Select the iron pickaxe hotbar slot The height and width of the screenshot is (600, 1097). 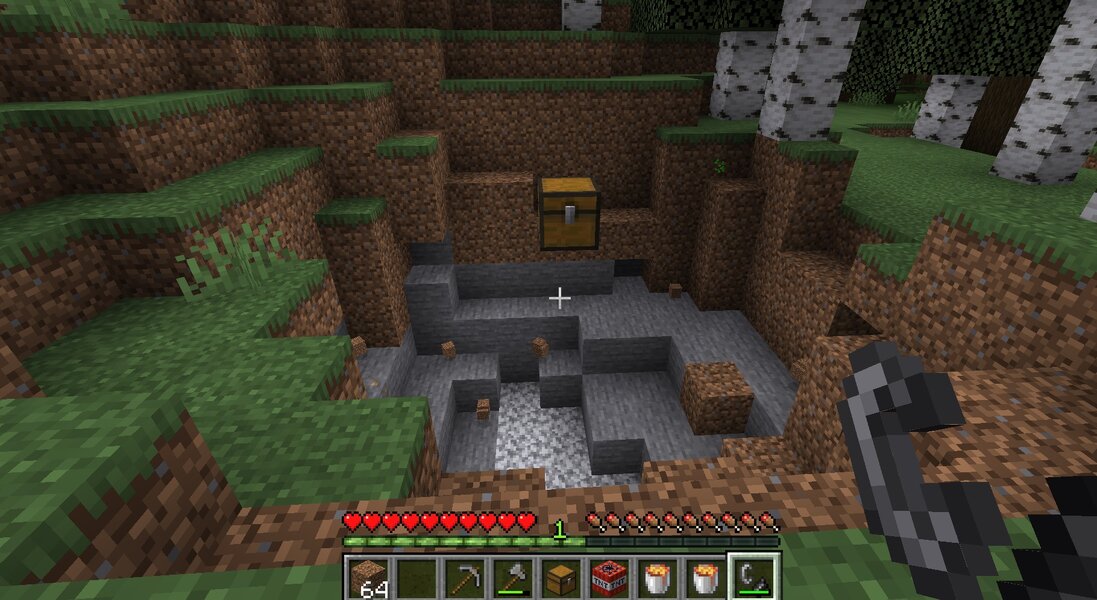click(x=466, y=578)
